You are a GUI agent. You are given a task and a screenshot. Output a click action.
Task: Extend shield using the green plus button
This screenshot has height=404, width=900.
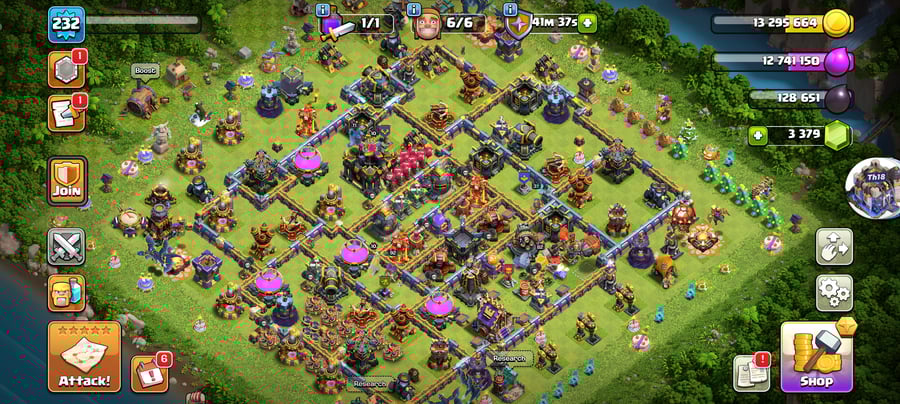[587, 22]
